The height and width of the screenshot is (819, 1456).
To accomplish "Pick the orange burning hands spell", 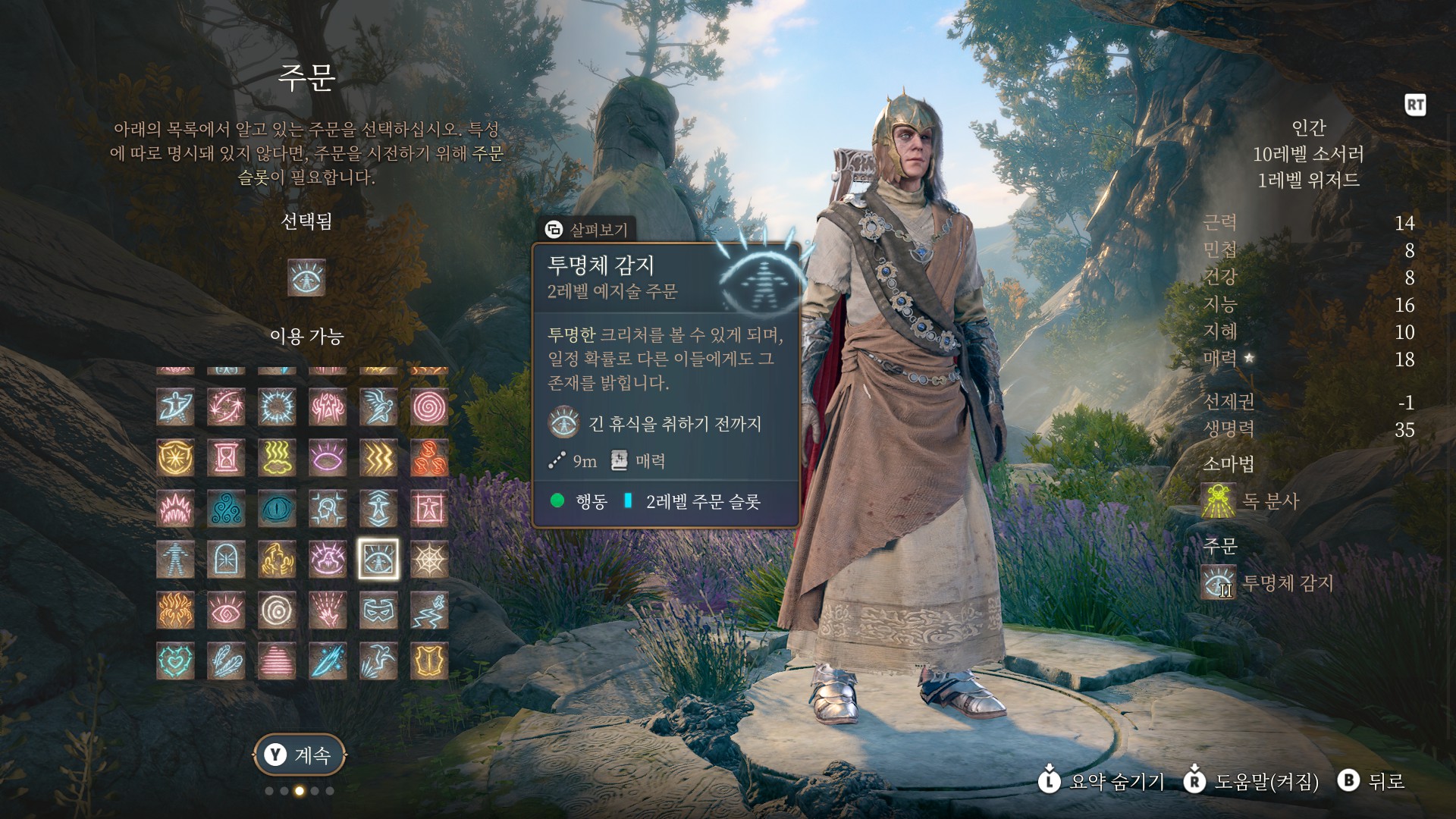I will [175, 610].
